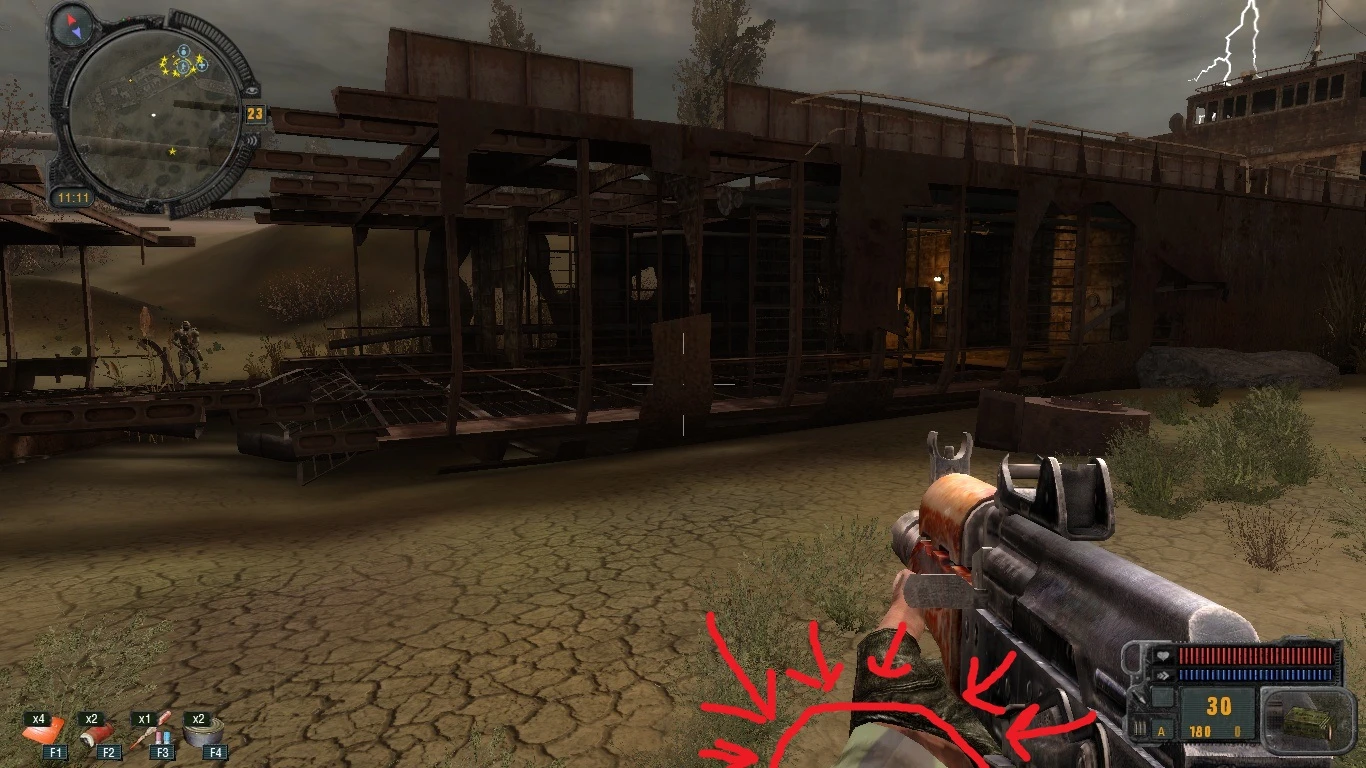The image size is (1366, 768).
Task: Toggle the eye visibility indicator on the minimap
Action: pyautogui.click(x=252, y=92)
